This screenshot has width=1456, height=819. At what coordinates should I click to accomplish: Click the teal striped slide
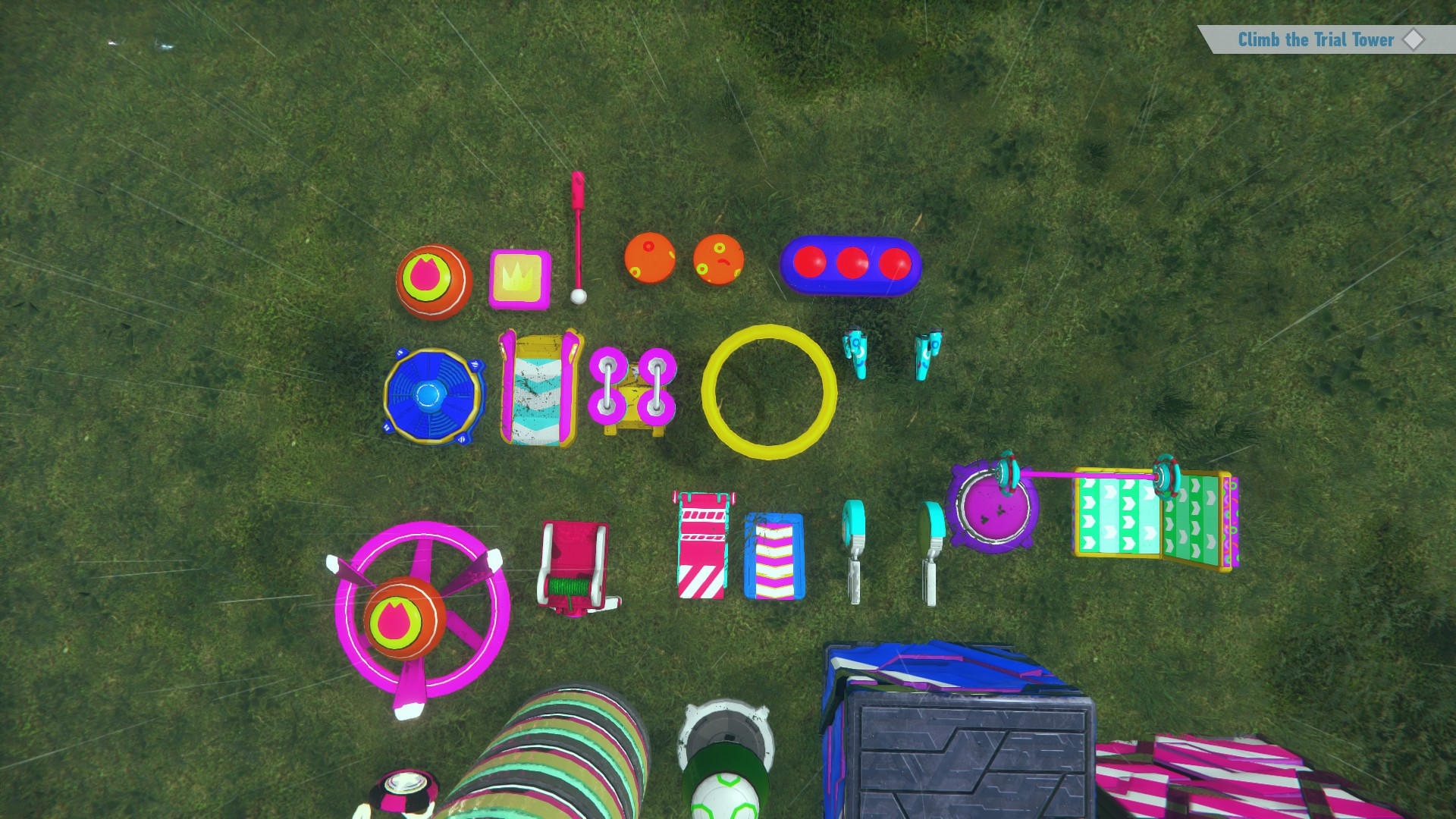[536, 391]
